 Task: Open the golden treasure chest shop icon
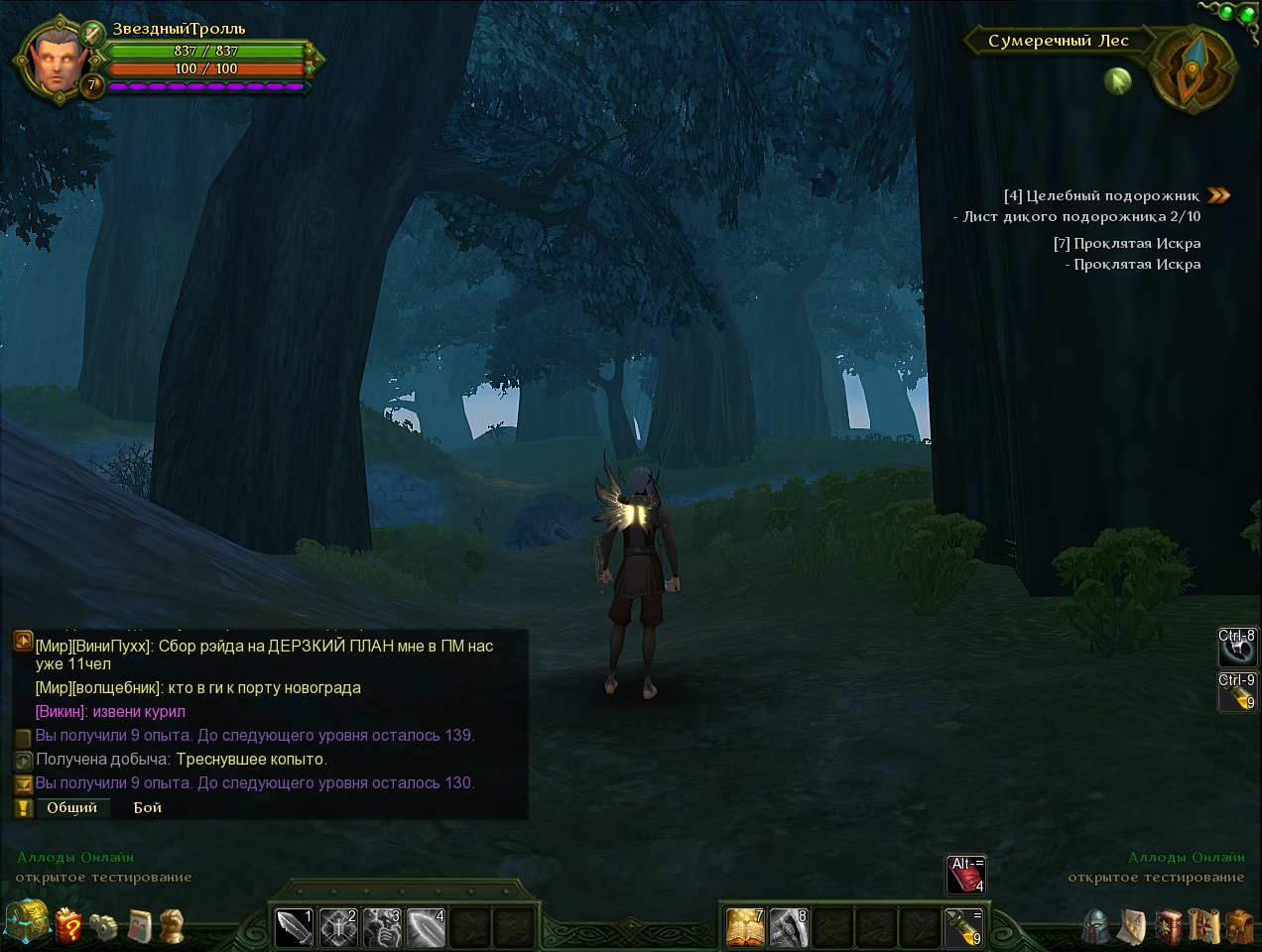click(26, 922)
